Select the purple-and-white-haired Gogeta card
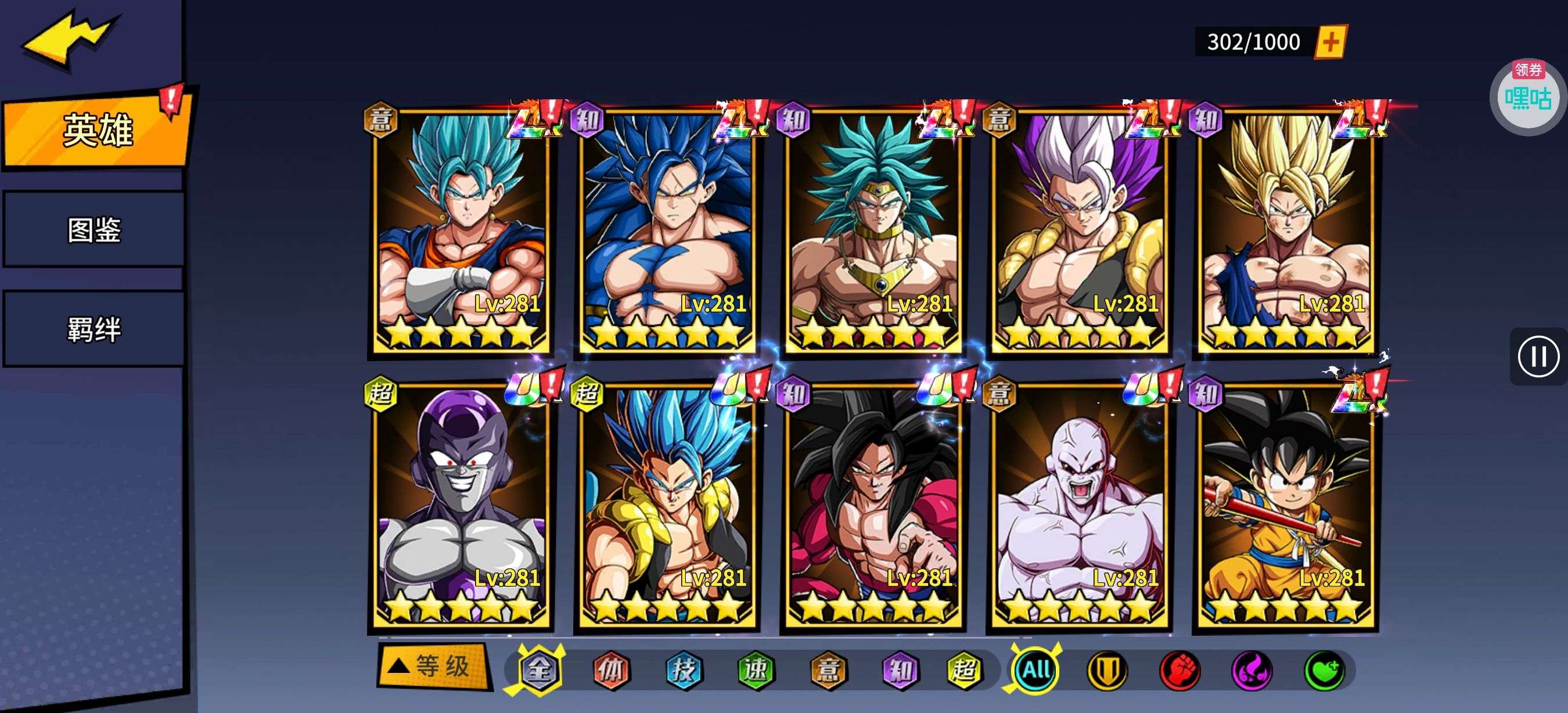Viewport: 1568px width, 713px height. (x=1078, y=231)
